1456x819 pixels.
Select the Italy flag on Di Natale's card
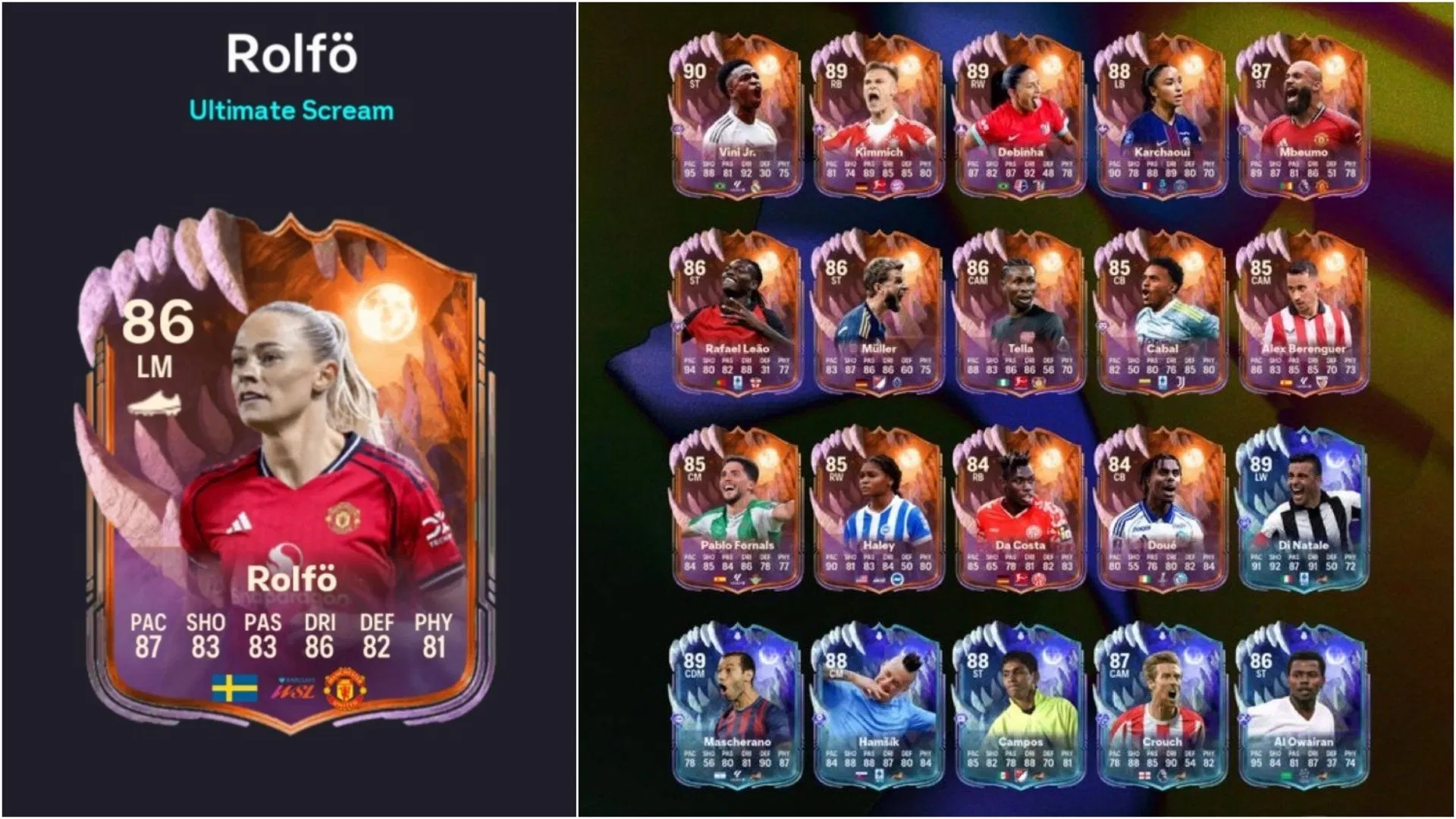[1286, 577]
